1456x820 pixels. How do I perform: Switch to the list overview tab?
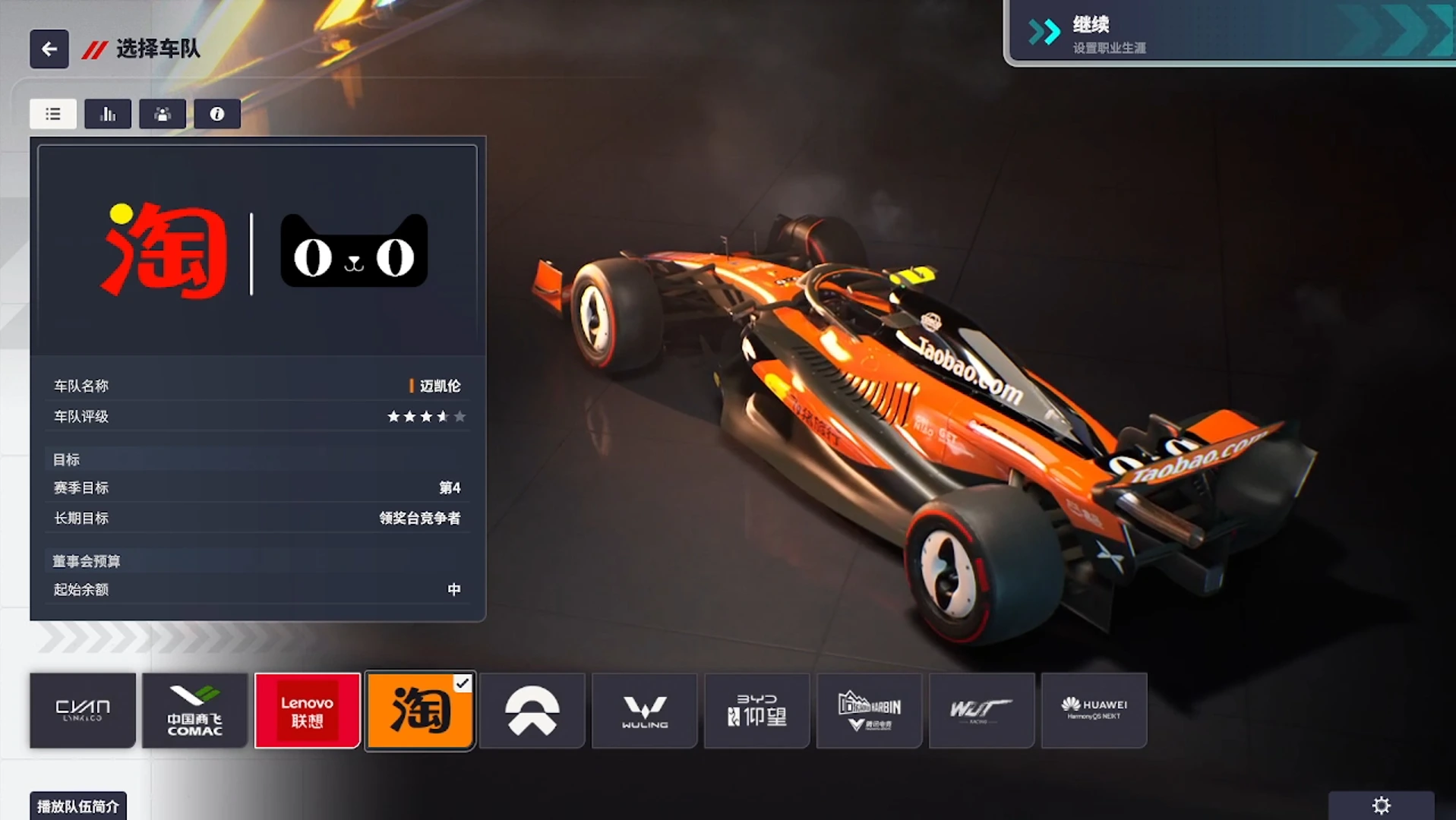(x=53, y=114)
